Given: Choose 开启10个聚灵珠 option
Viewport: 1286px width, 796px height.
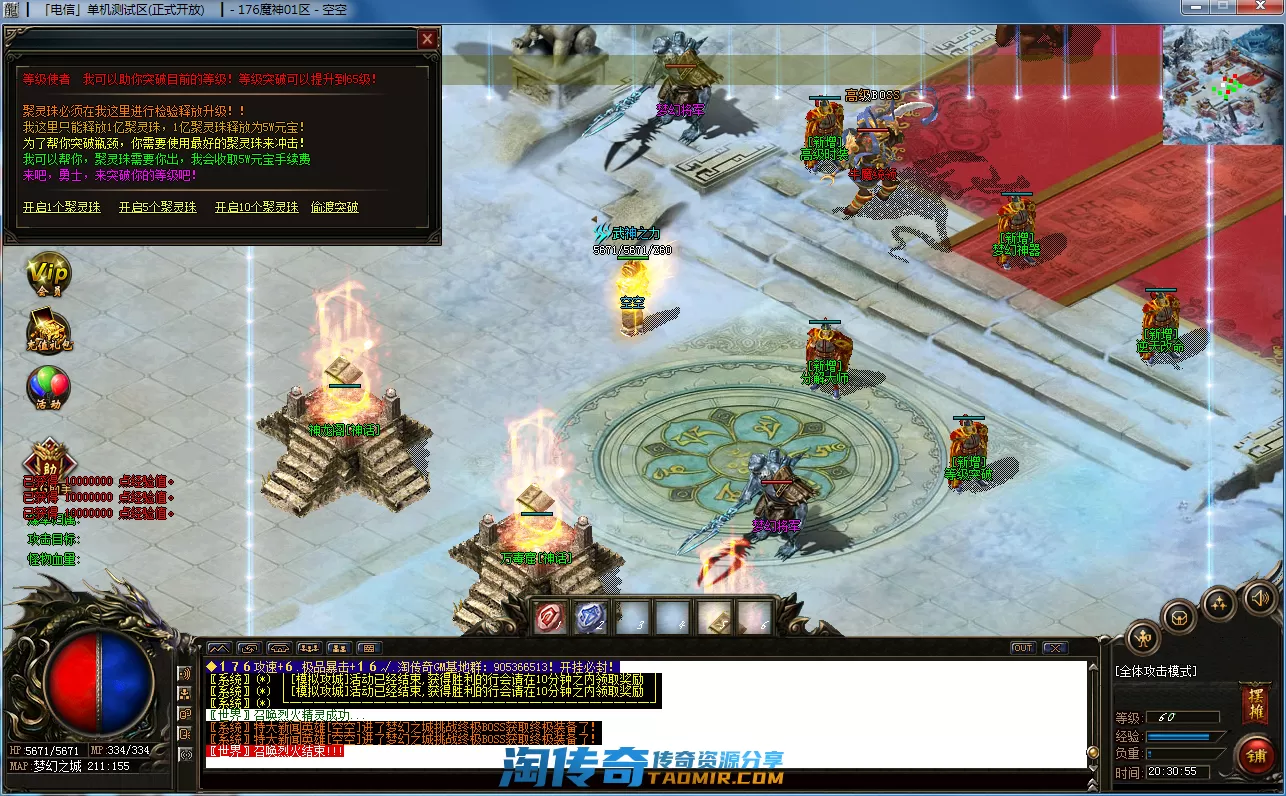Looking at the screenshot, I should coord(256,207).
